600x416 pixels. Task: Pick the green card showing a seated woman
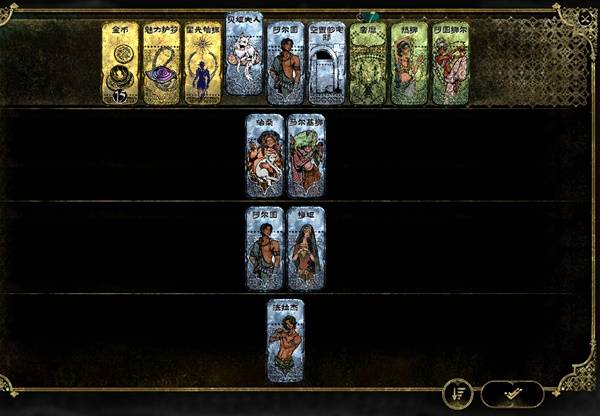pos(409,64)
